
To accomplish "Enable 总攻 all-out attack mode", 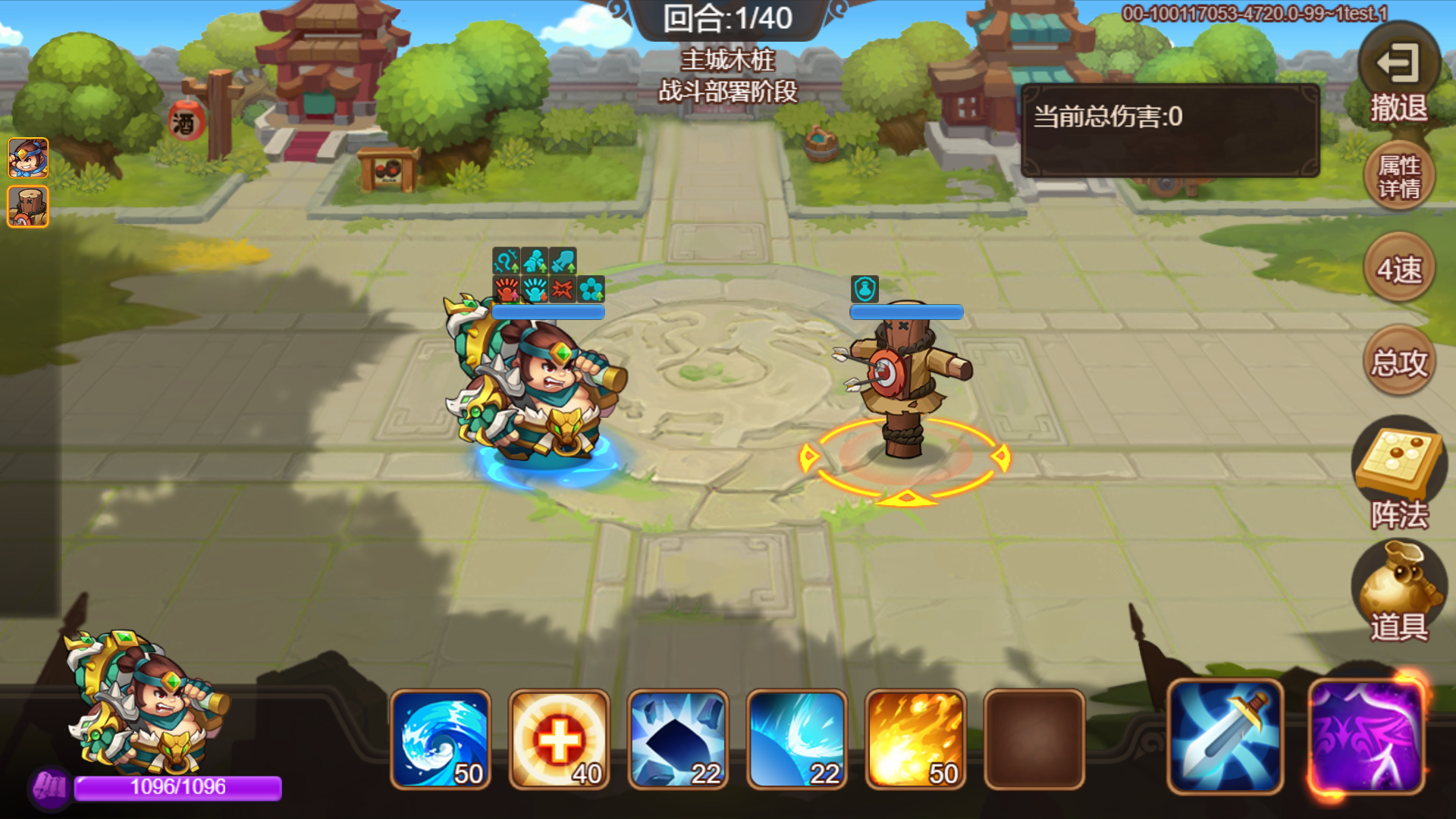I will [1399, 361].
